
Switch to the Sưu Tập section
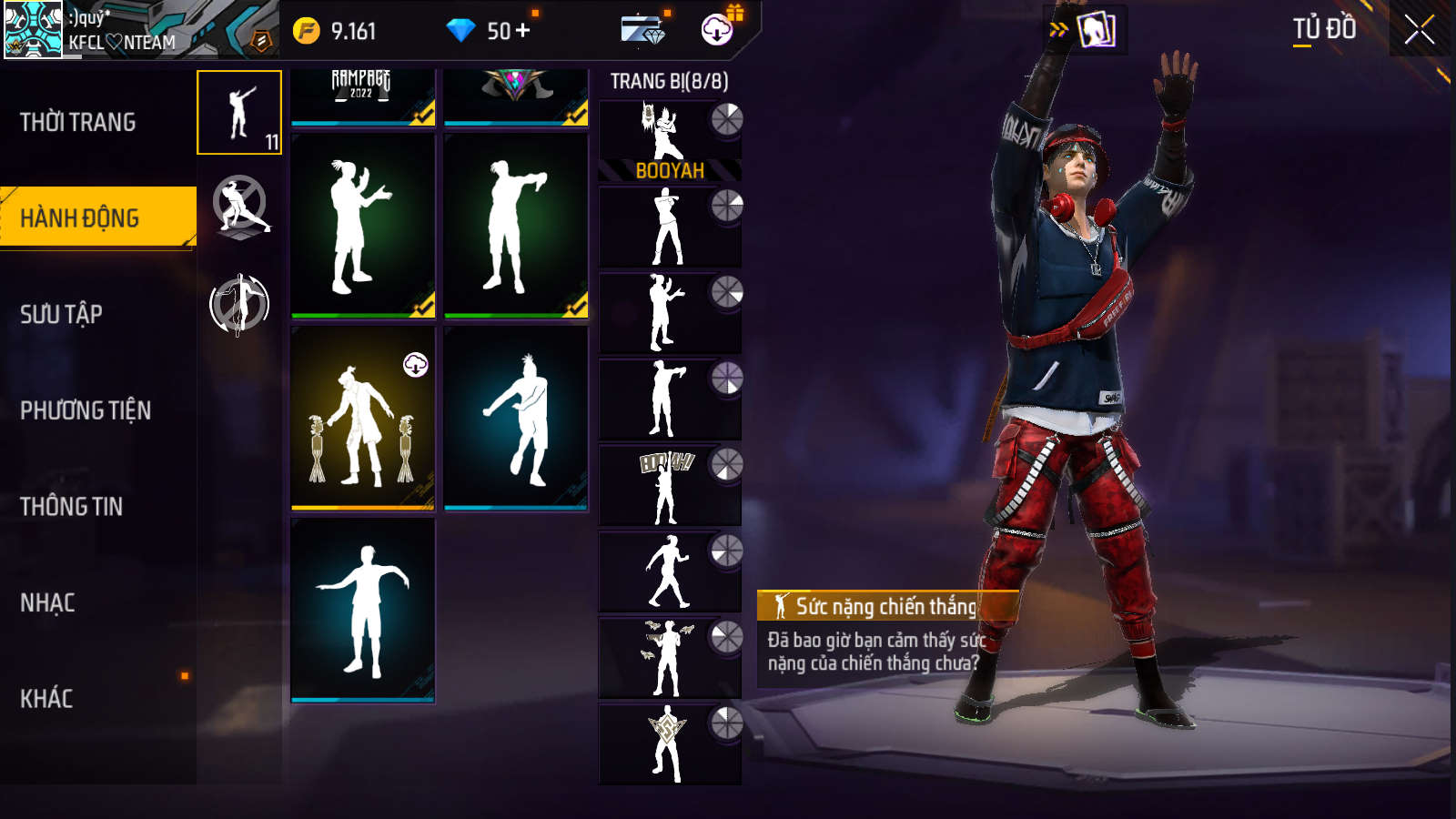pos(61,315)
